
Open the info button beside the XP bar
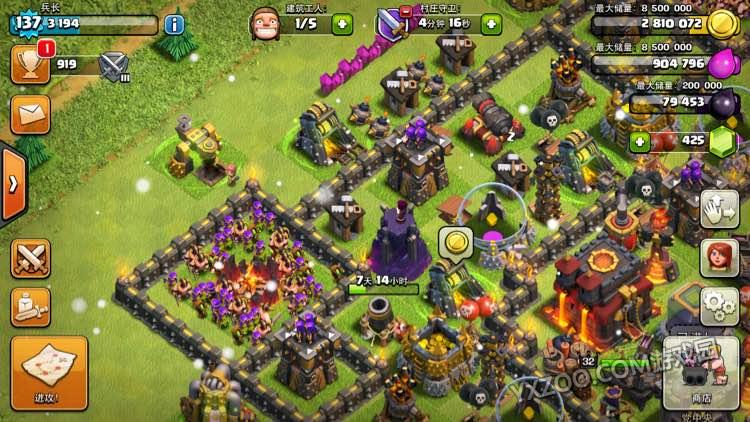pos(174,24)
